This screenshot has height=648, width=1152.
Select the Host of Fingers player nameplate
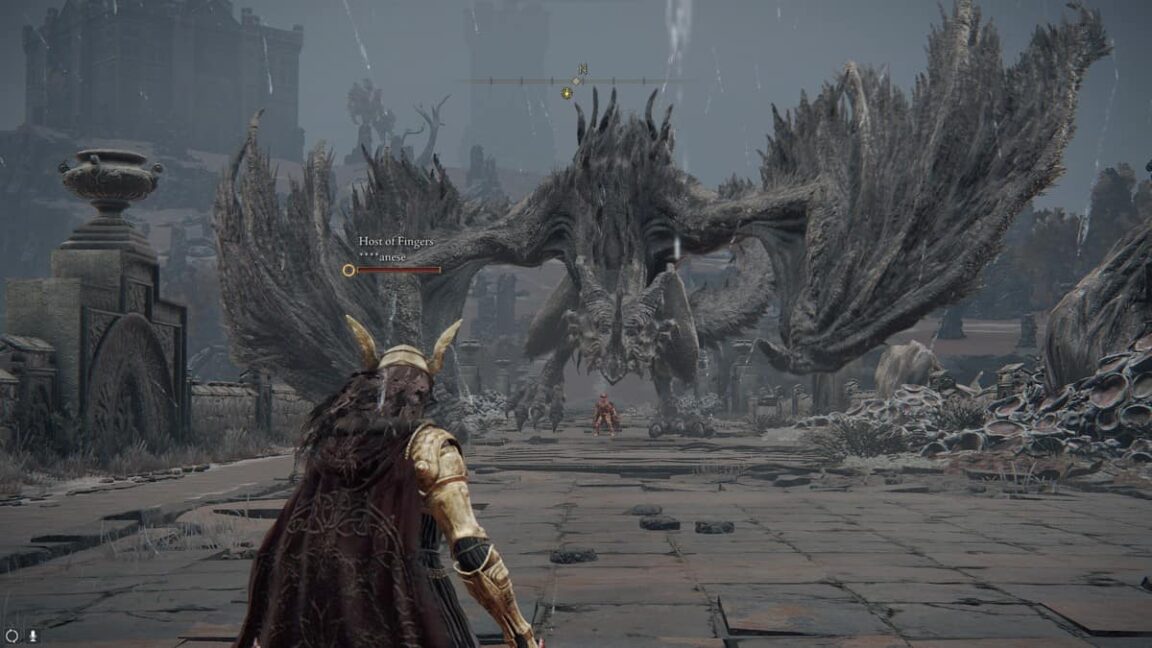[x=396, y=248]
